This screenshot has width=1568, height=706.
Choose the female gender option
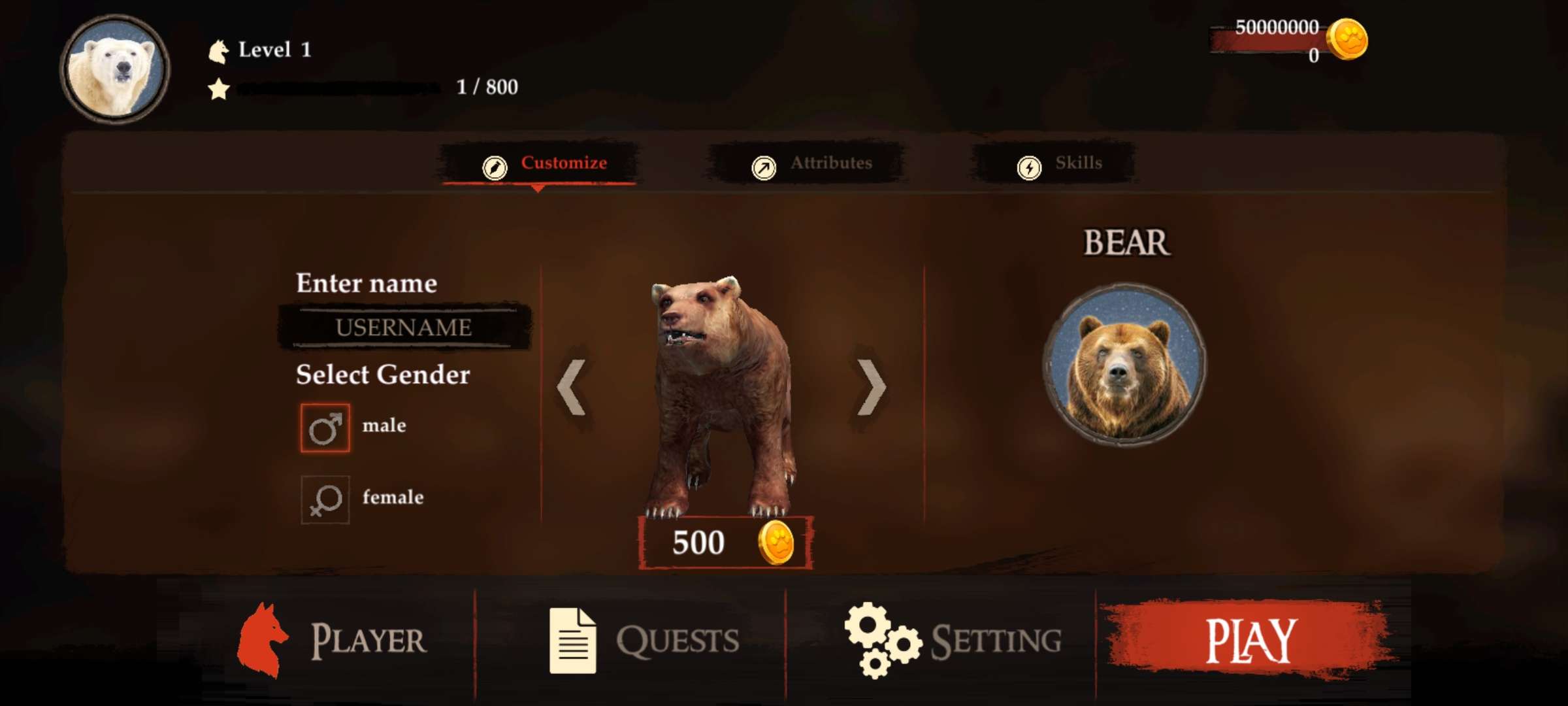click(x=325, y=500)
